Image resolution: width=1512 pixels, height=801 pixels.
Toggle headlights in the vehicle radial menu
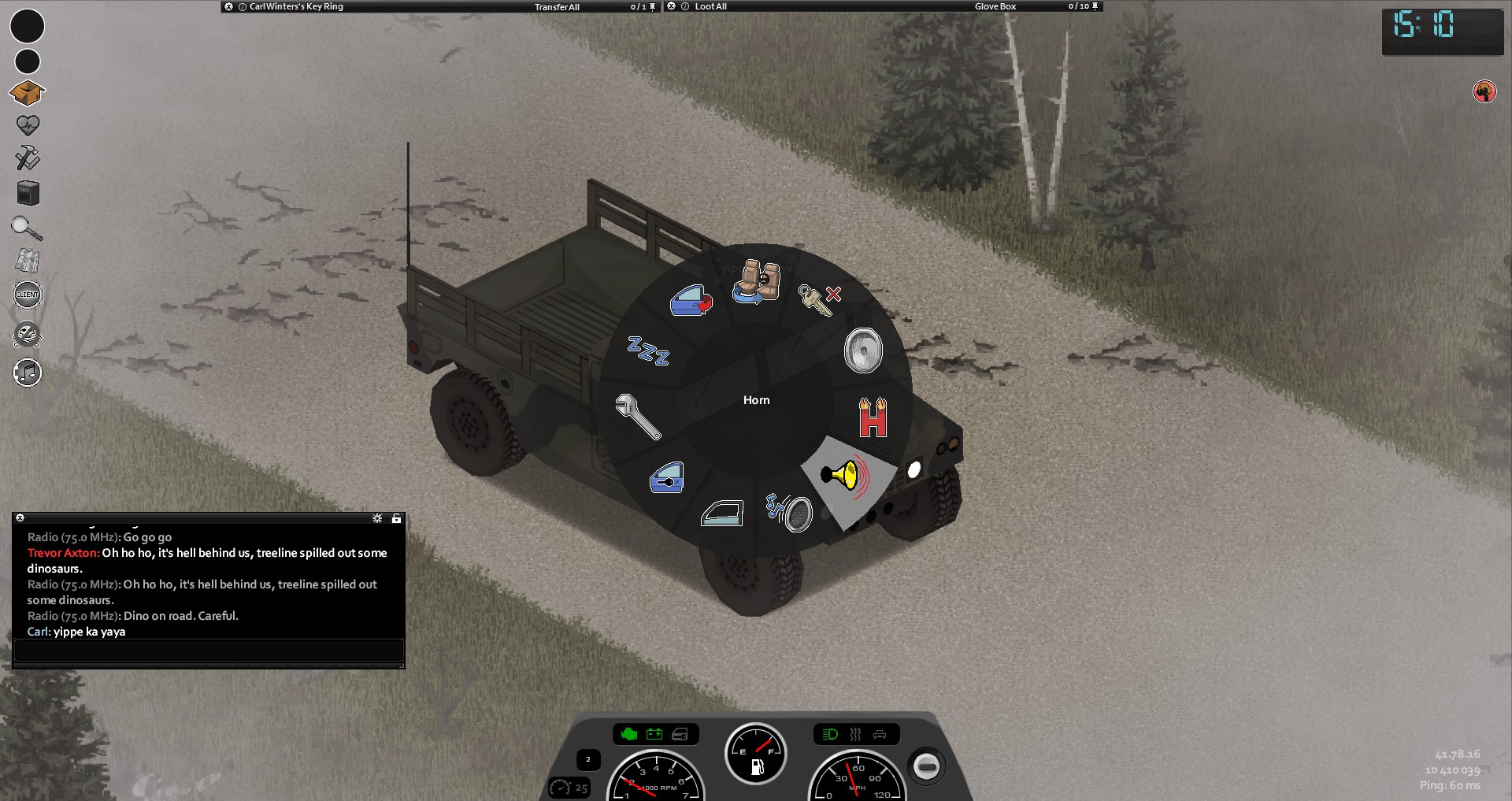click(x=863, y=350)
